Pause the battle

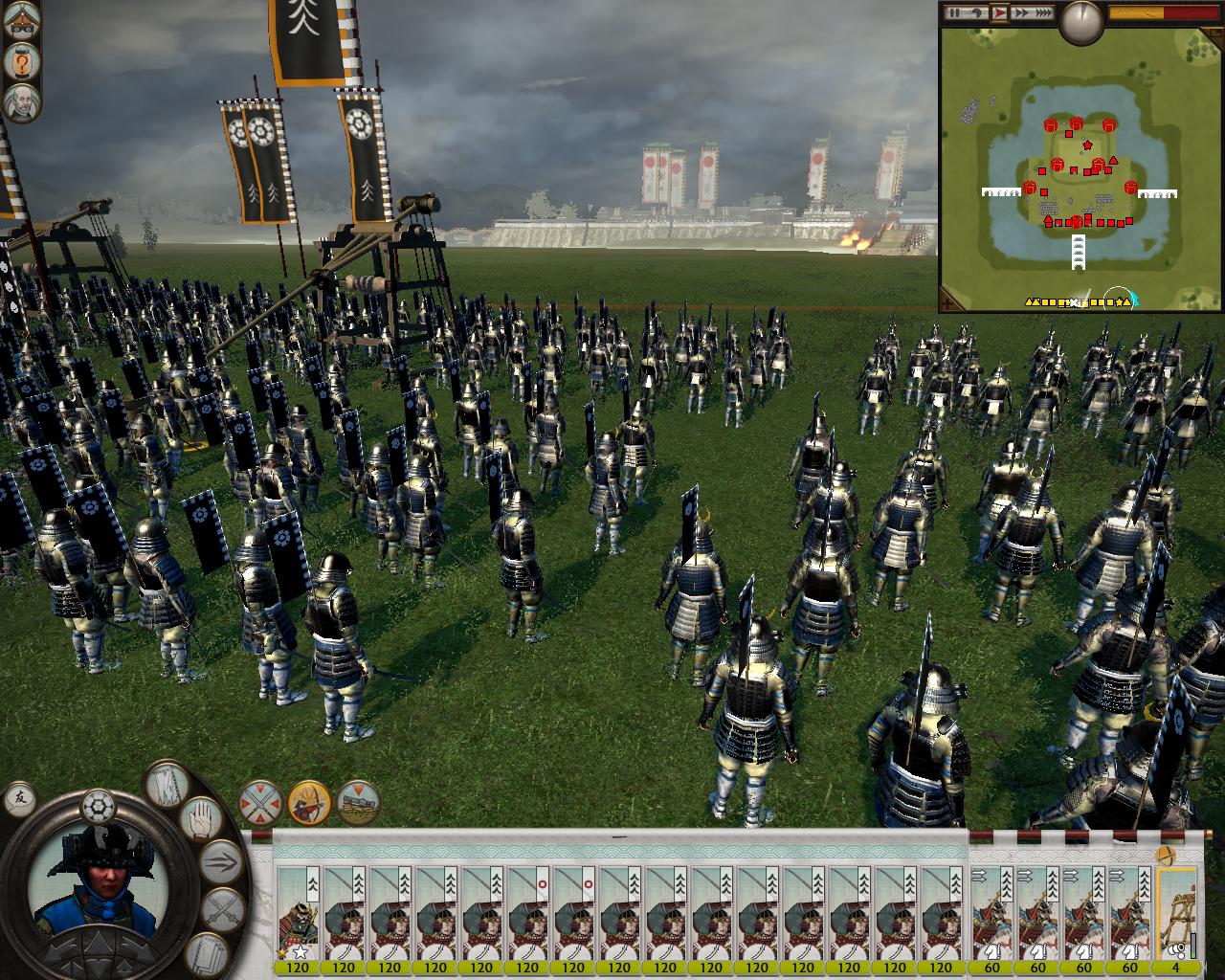955,12
